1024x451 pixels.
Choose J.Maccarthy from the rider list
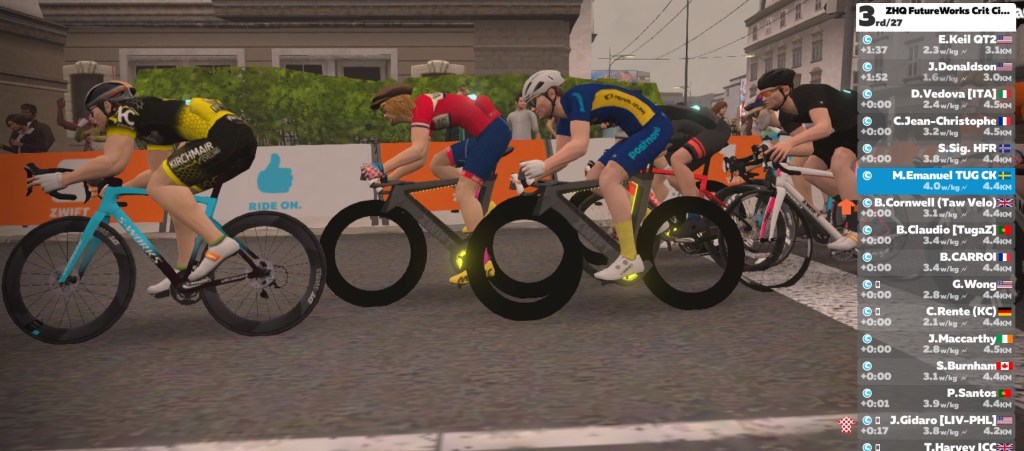pos(937,343)
